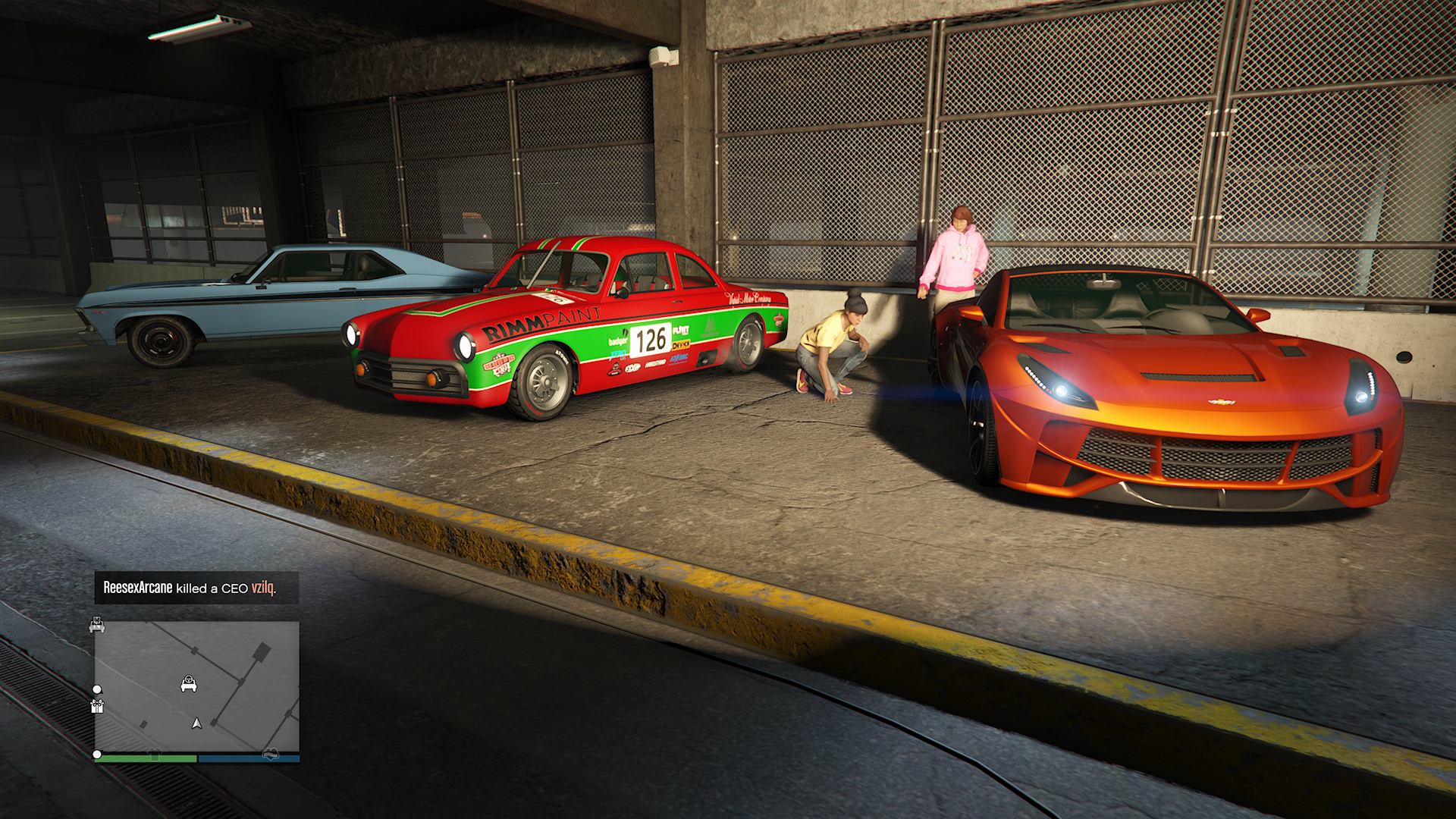Image resolution: width=1456 pixels, height=819 pixels.
Task: Click the car marker at minimap's top-left corner
Action: [x=97, y=626]
